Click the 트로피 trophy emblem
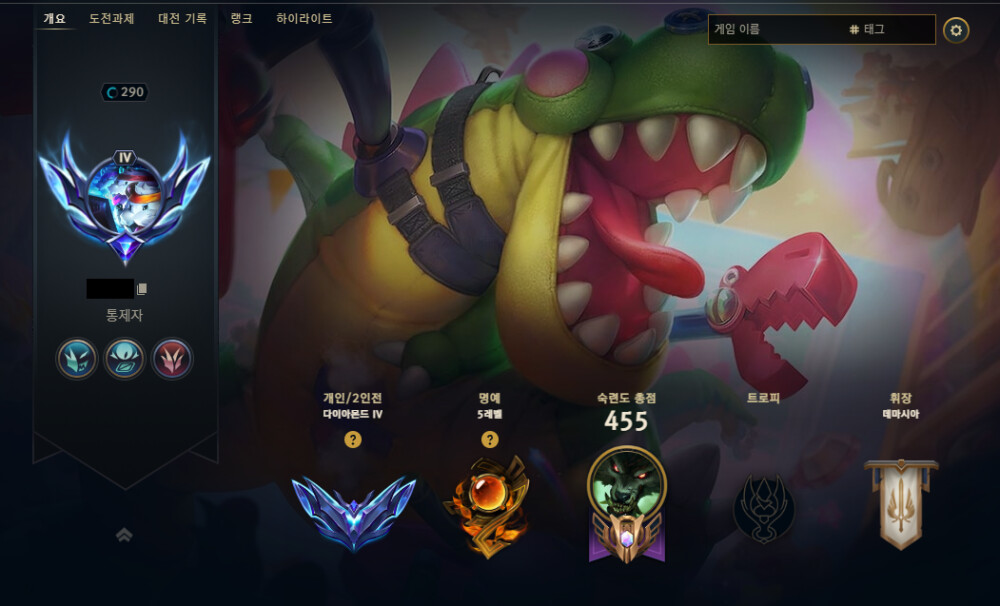 (x=763, y=507)
